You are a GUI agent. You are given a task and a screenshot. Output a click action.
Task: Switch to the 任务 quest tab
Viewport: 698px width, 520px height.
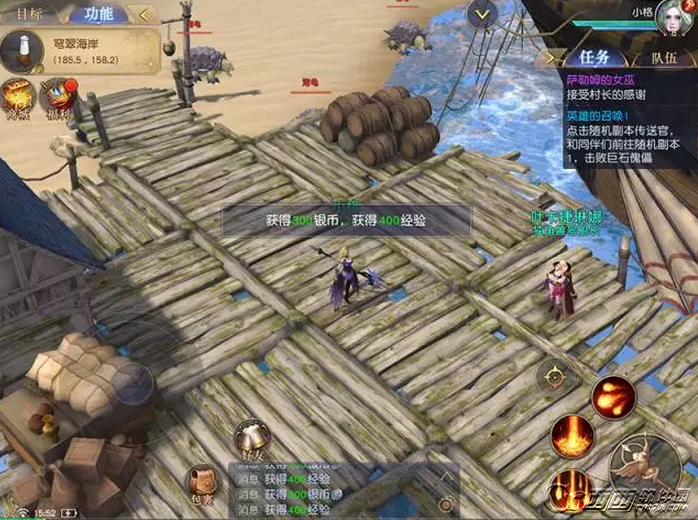point(597,60)
